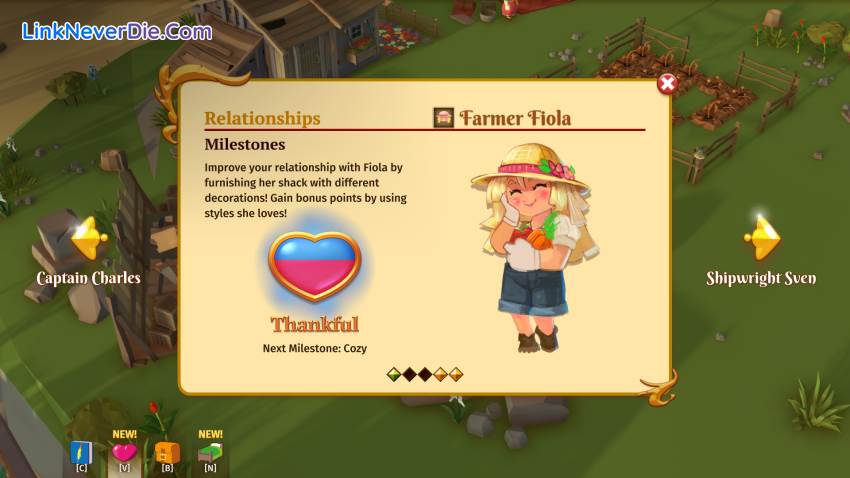The width and height of the screenshot is (850, 478).
Task: Click the Farmer Fiola shack icon
Action: click(x=444, y=118)
